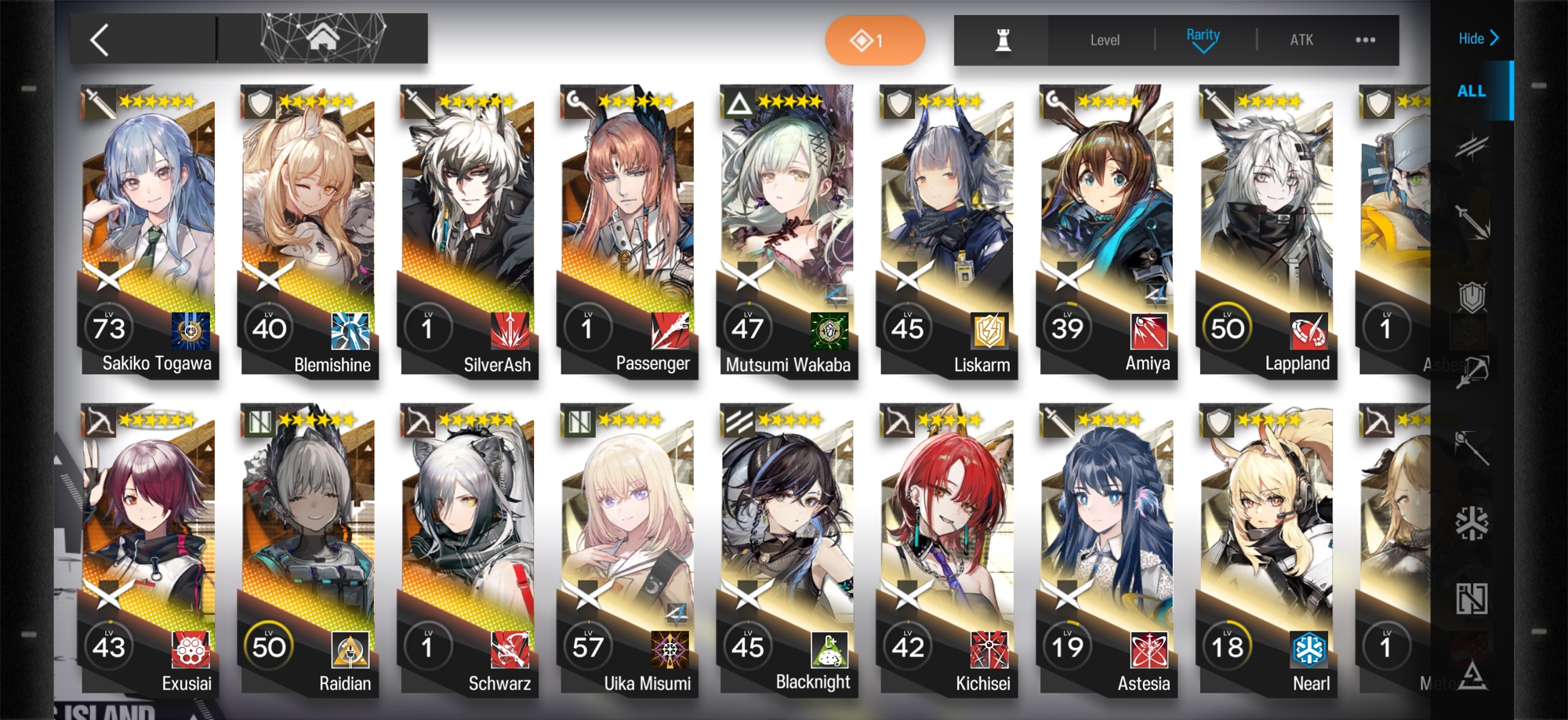Viewport: 1568px width, 720px height.
Task: Hide the class filter sidebar
Action: pos(1478,38)
